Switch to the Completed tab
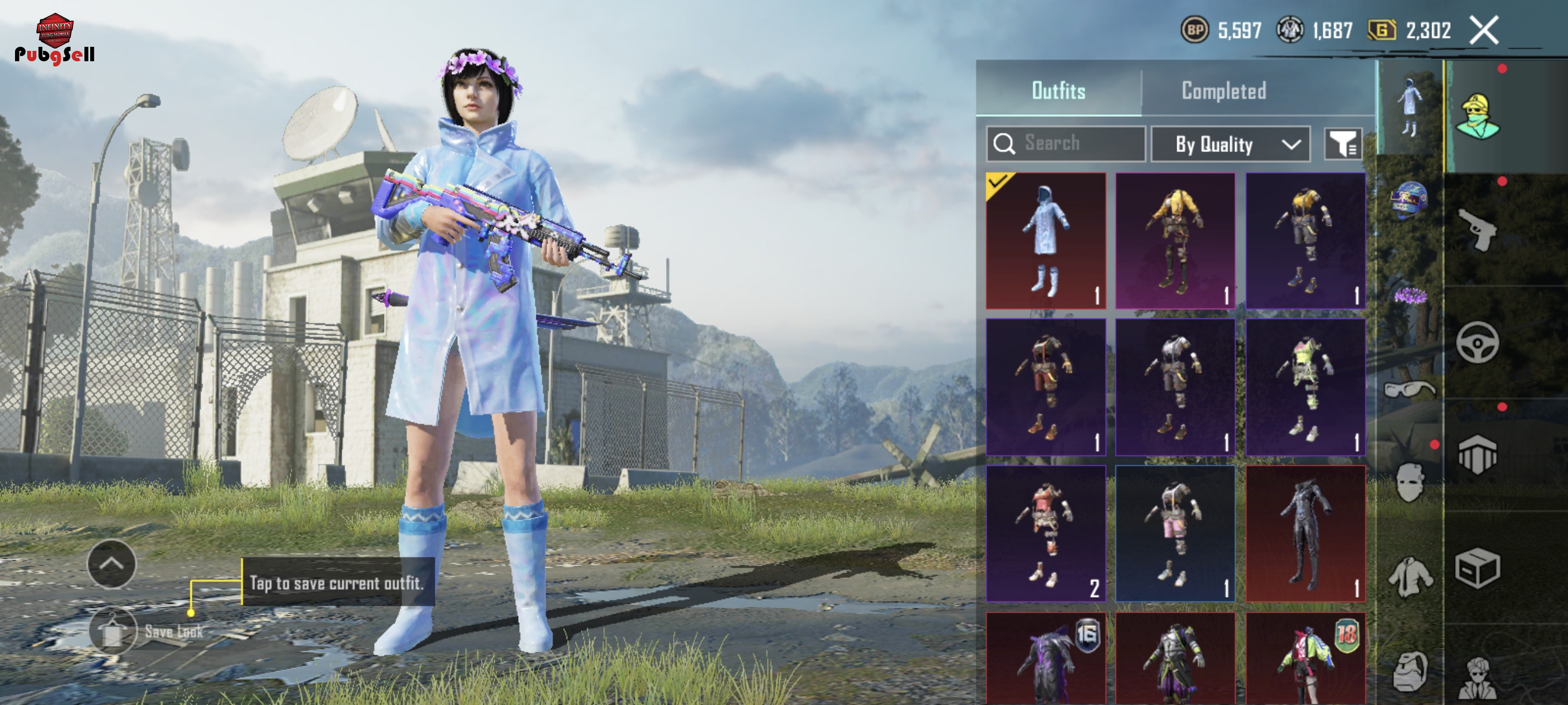This screenshot has width=1568, height=705. (x=1223, y=91)
